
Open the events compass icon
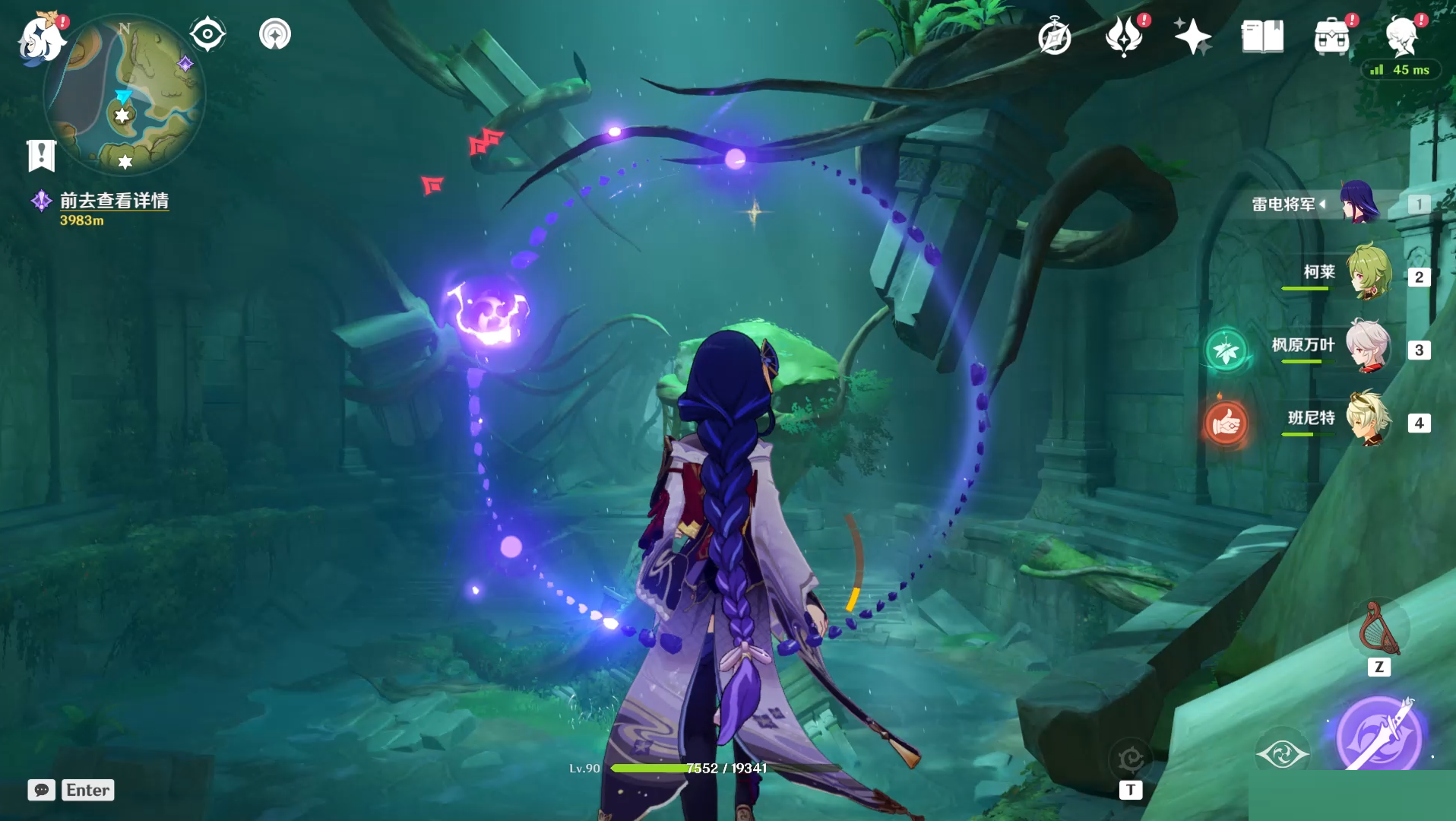(x=1055, y=36)
